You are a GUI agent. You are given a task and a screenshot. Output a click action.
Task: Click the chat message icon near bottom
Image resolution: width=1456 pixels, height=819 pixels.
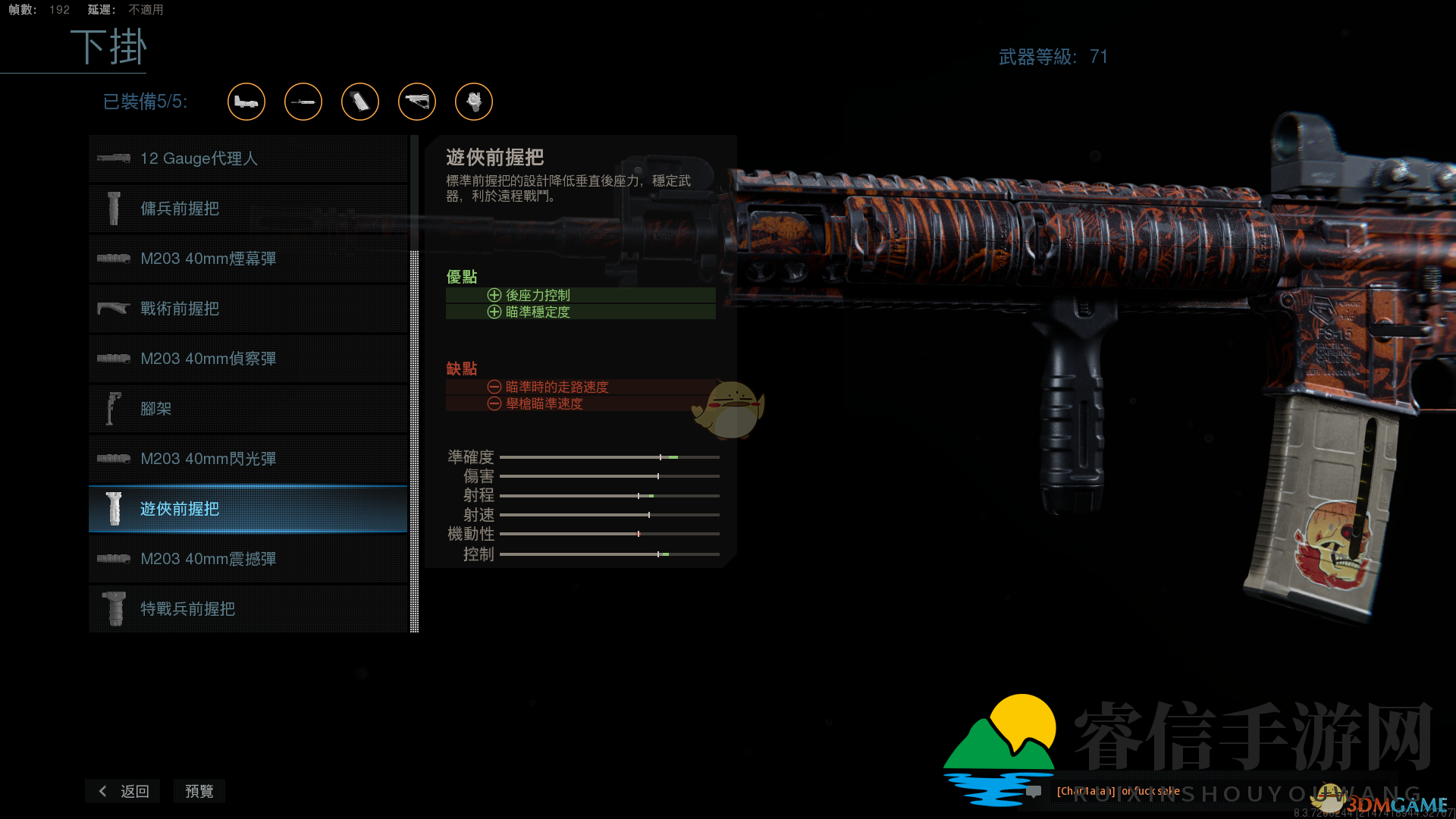click(x=1033, y=792)
